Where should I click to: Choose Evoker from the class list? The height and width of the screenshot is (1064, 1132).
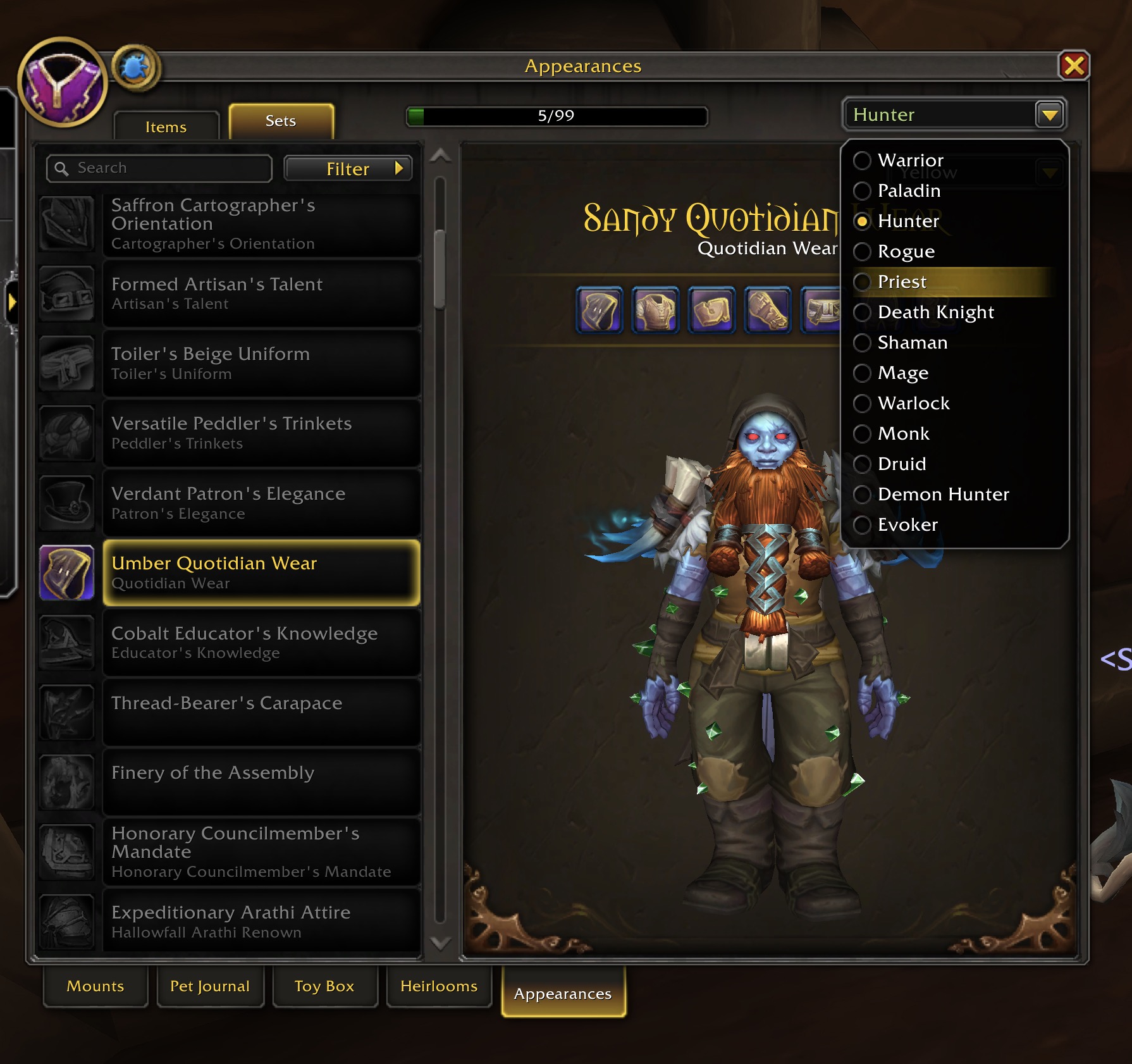[907, 524]
